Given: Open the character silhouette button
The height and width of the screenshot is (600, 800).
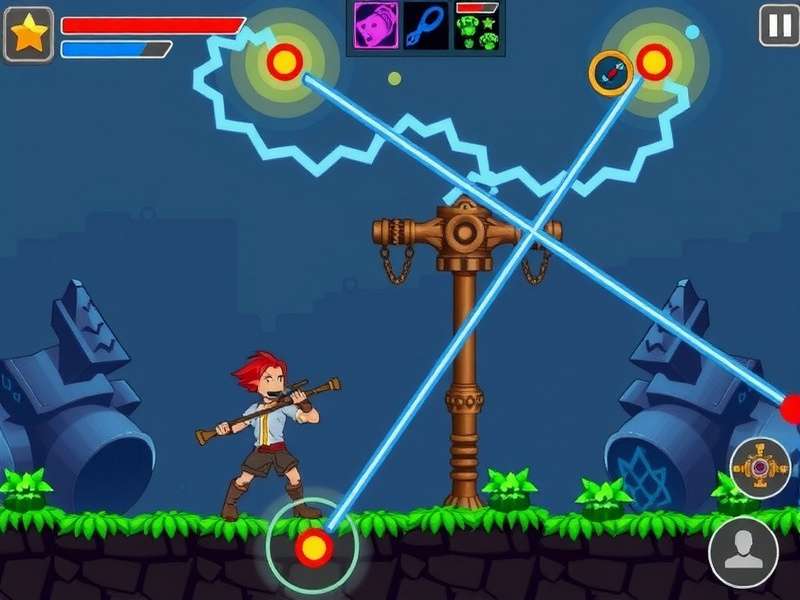Looking at the screenshot, I should (x=743, y=552).
